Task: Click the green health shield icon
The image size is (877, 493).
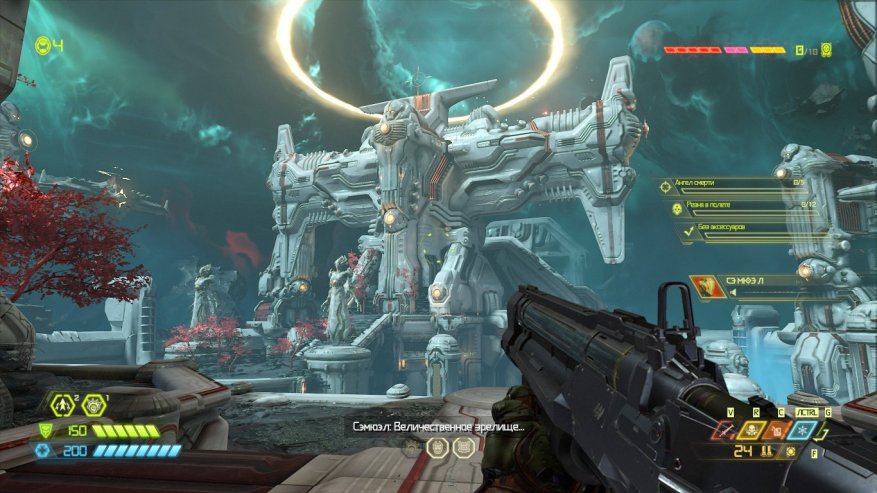Action: point(43,431)
